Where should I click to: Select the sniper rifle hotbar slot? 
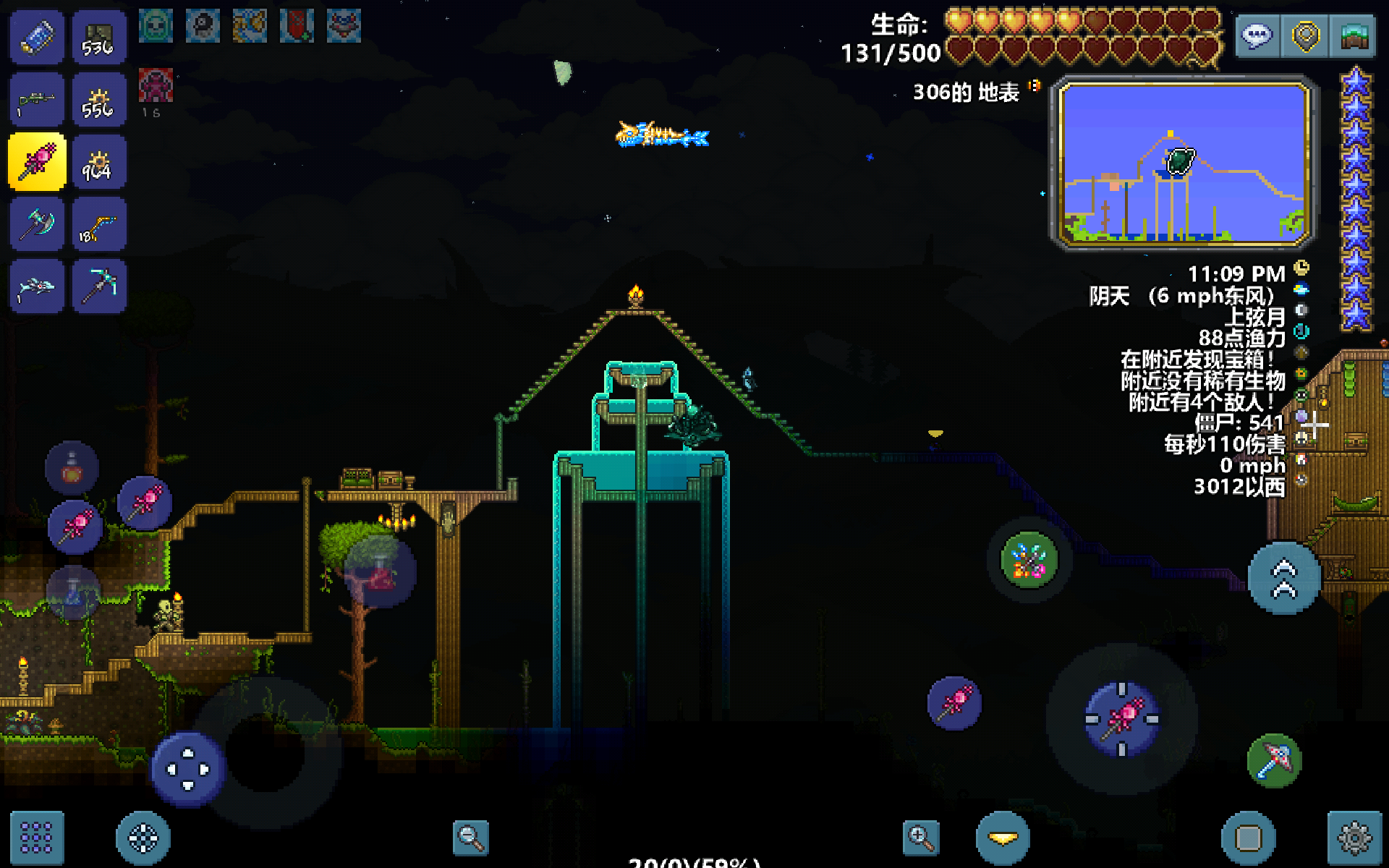pos(36,100)
